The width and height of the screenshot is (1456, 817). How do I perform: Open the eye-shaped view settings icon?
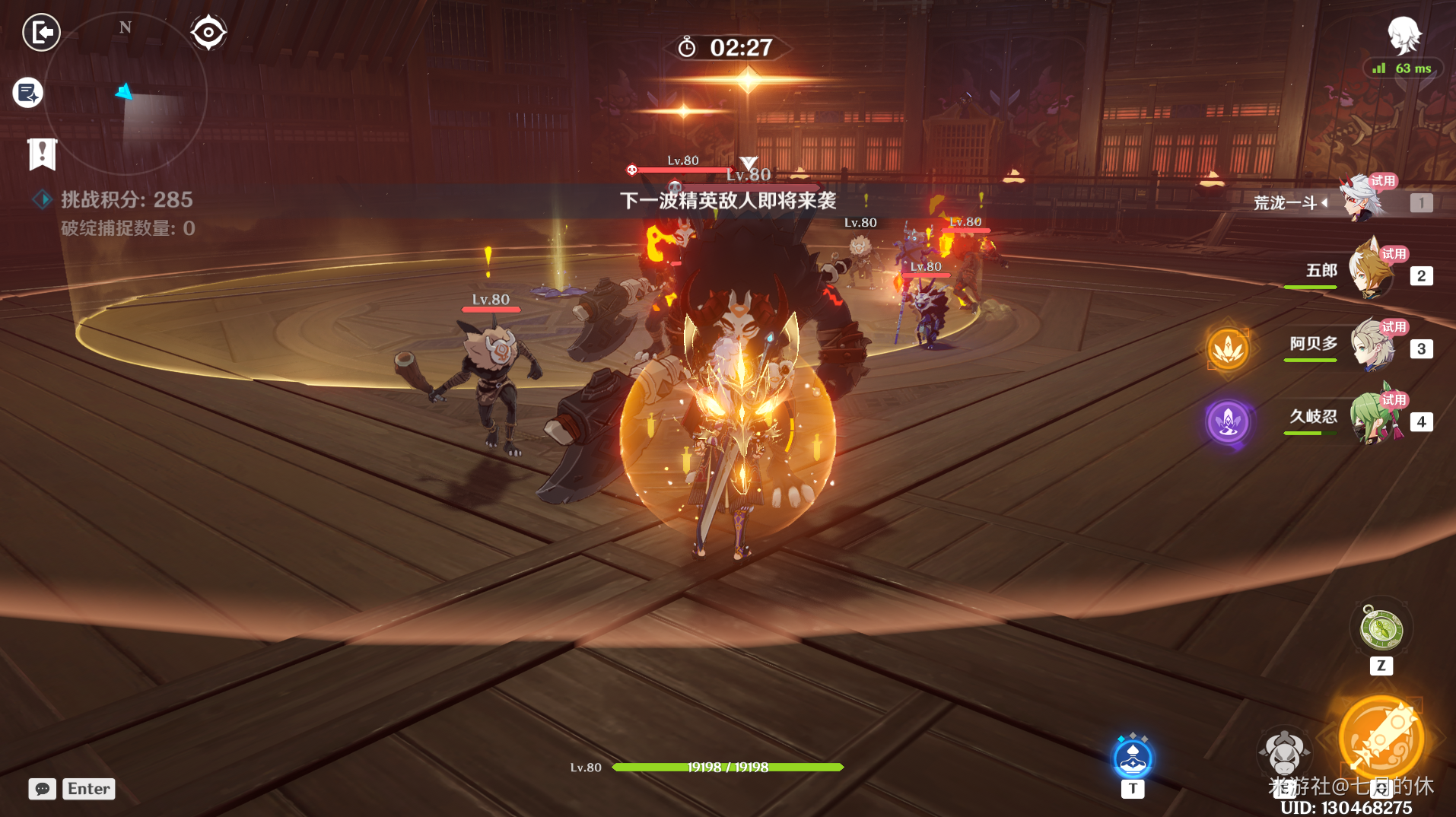point(208,33)
